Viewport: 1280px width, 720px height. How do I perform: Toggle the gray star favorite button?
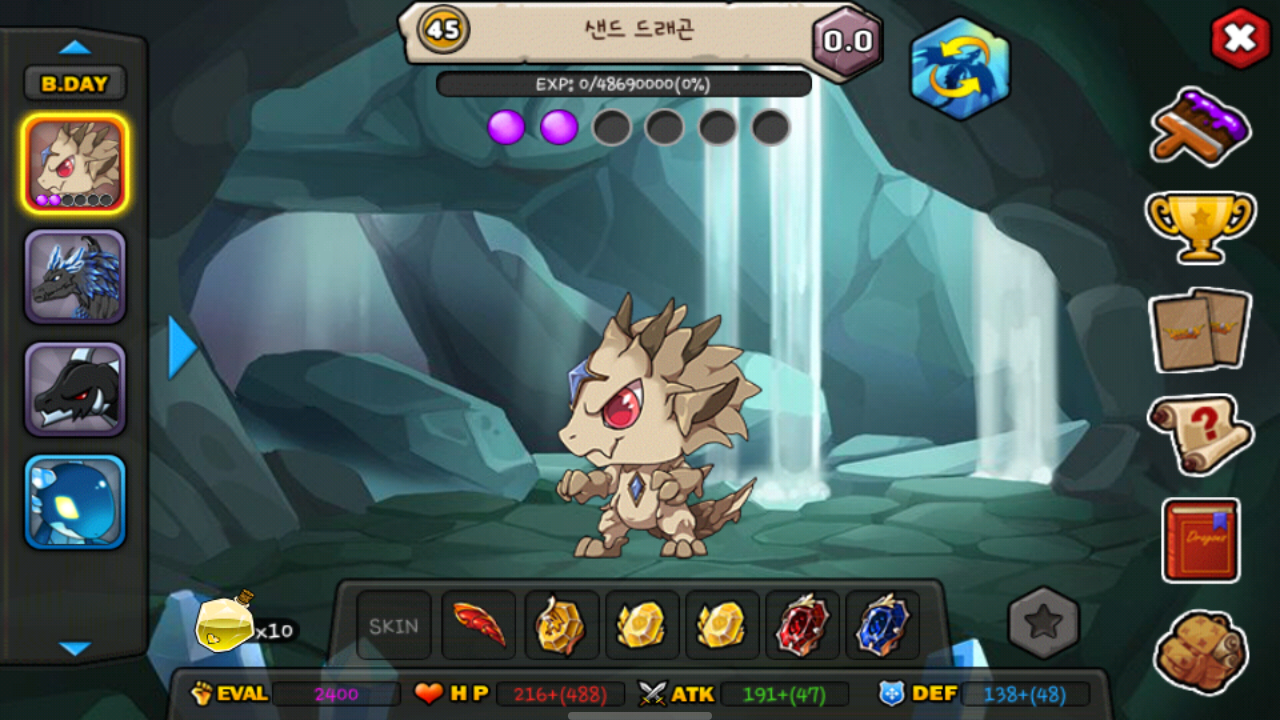(1043, 623)
